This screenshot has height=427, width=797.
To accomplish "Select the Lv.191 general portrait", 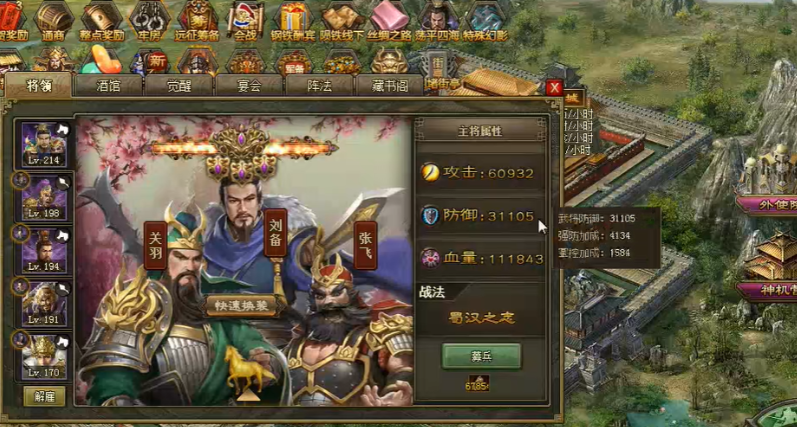I will pyautogui.click(x=44, y=303).
